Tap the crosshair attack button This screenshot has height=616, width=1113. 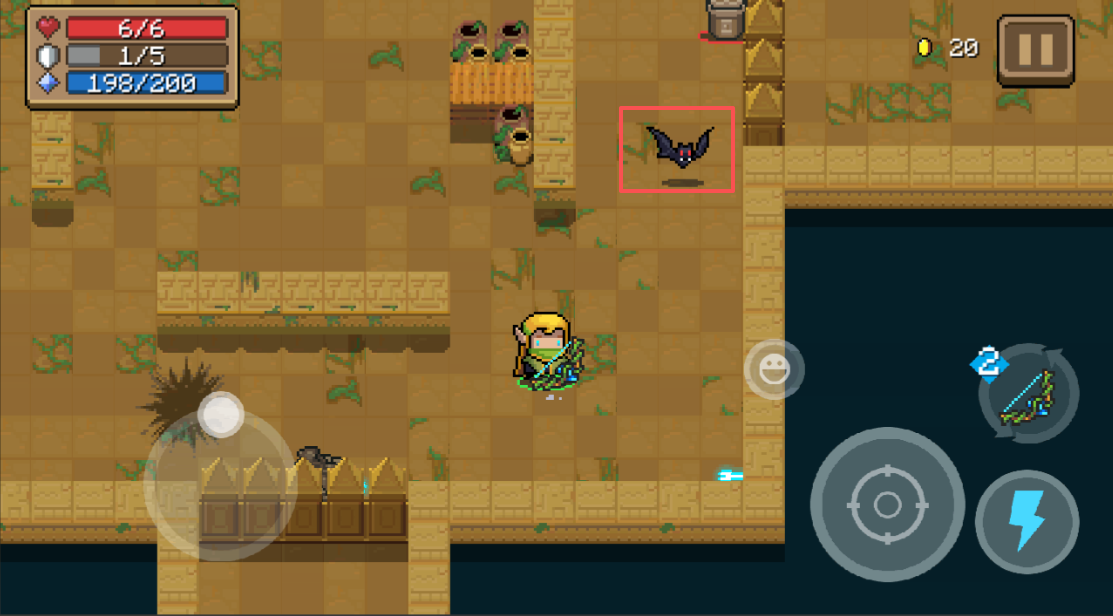887,505
